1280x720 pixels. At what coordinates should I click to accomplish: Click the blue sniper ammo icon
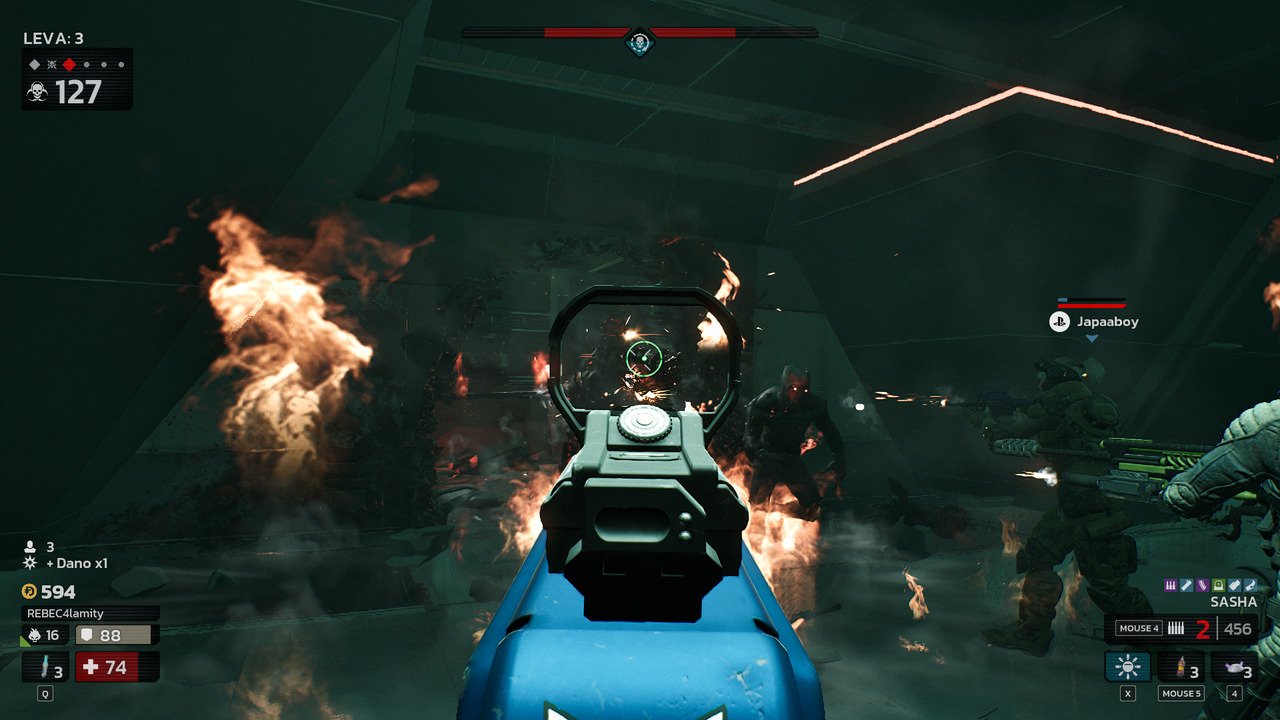coord(1186,584)
